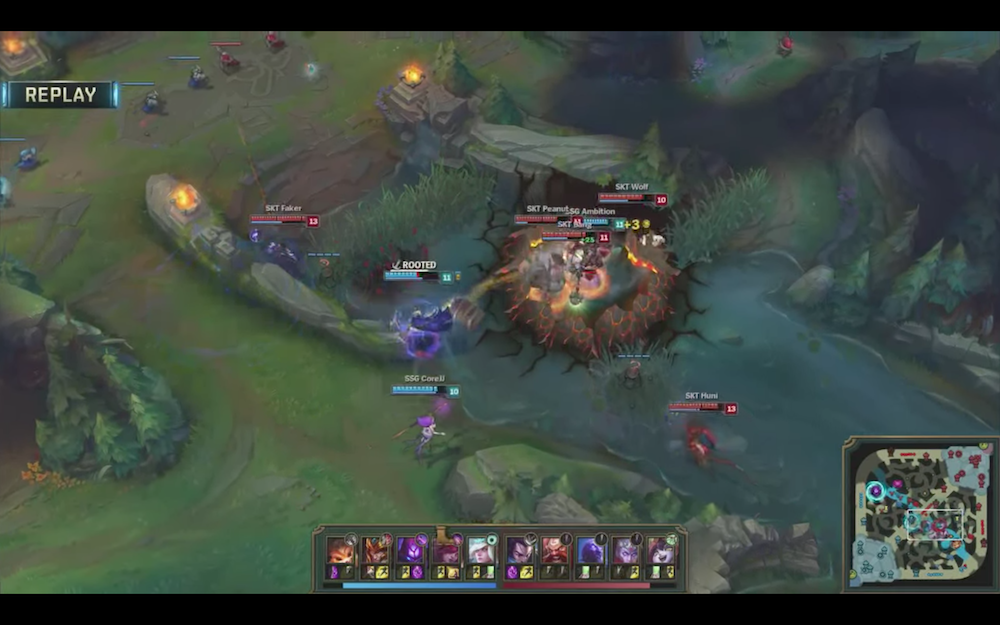Select Jarvan IV's champion portrait

pos(375,551)
